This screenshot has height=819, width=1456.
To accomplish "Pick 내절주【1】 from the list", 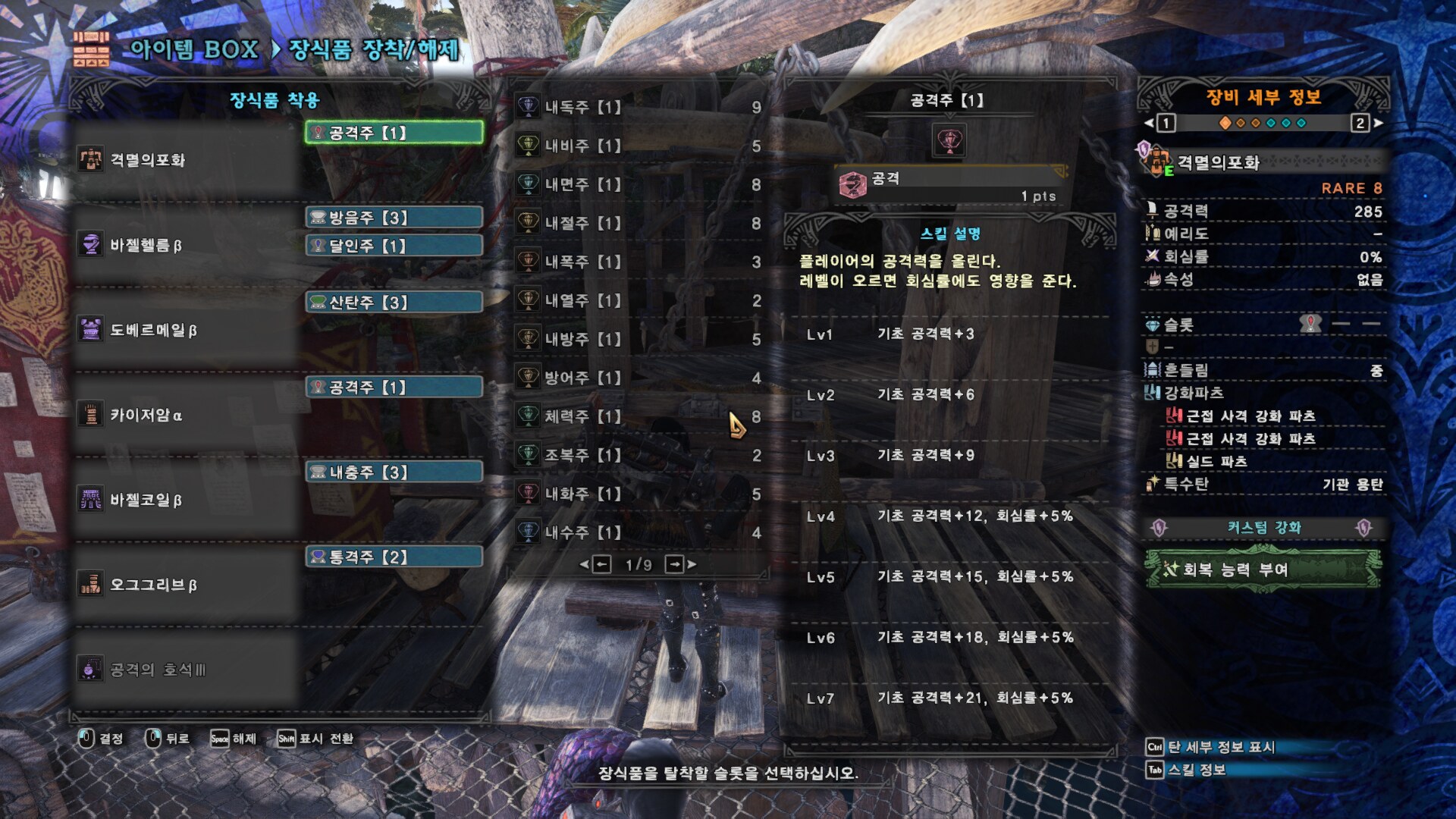I will (637, 223).
